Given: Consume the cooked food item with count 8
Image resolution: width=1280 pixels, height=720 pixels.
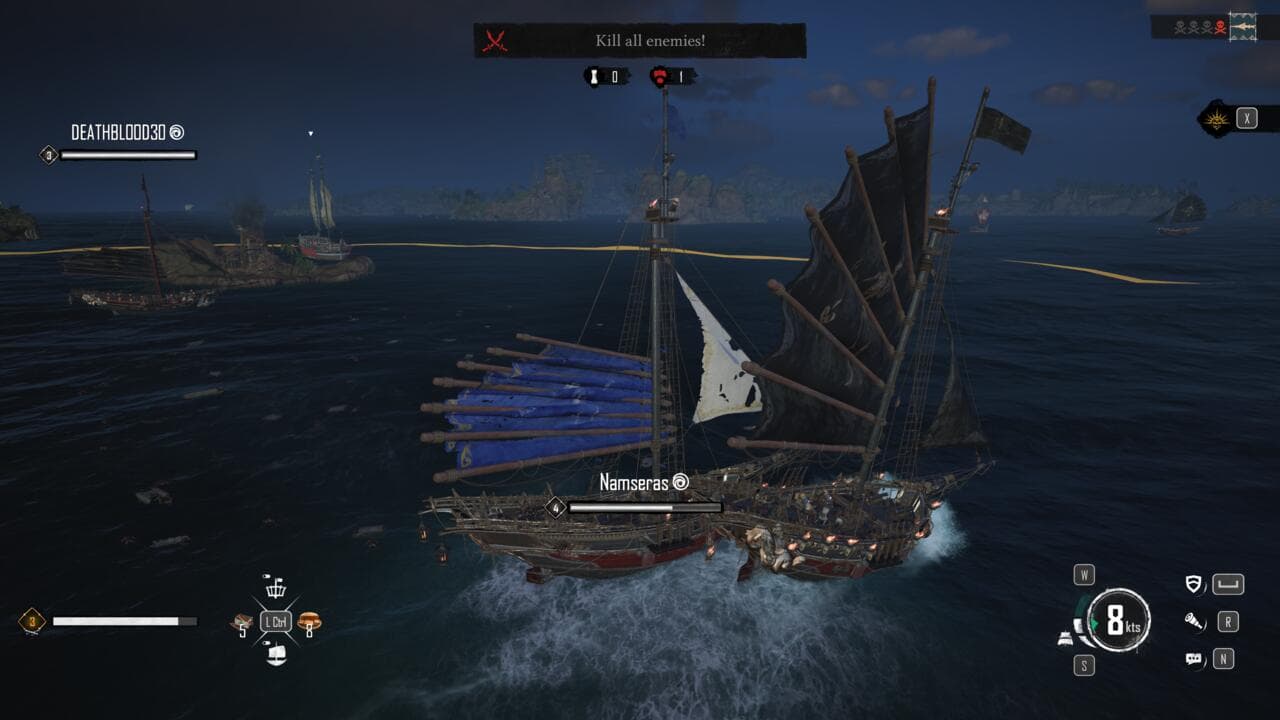Looking at the screenshot, I should pos(309,622).
